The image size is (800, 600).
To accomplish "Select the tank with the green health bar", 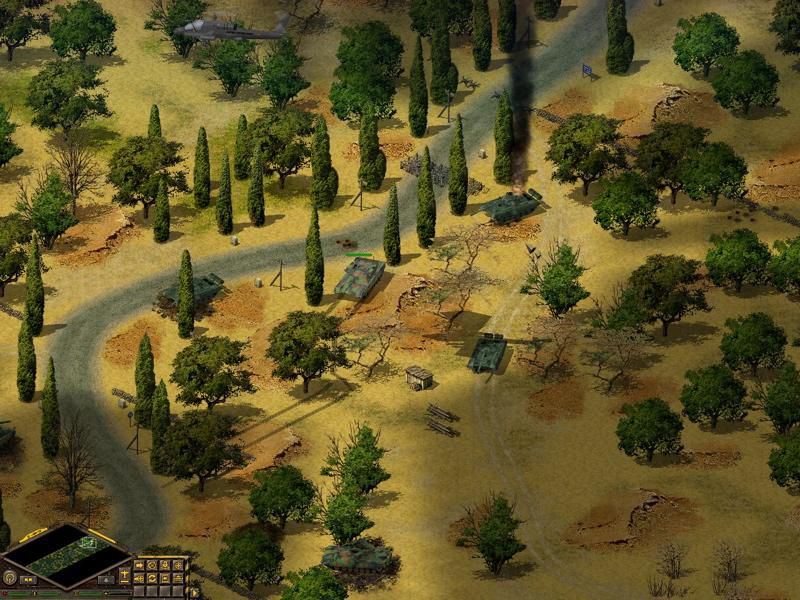I will point(359,277).
